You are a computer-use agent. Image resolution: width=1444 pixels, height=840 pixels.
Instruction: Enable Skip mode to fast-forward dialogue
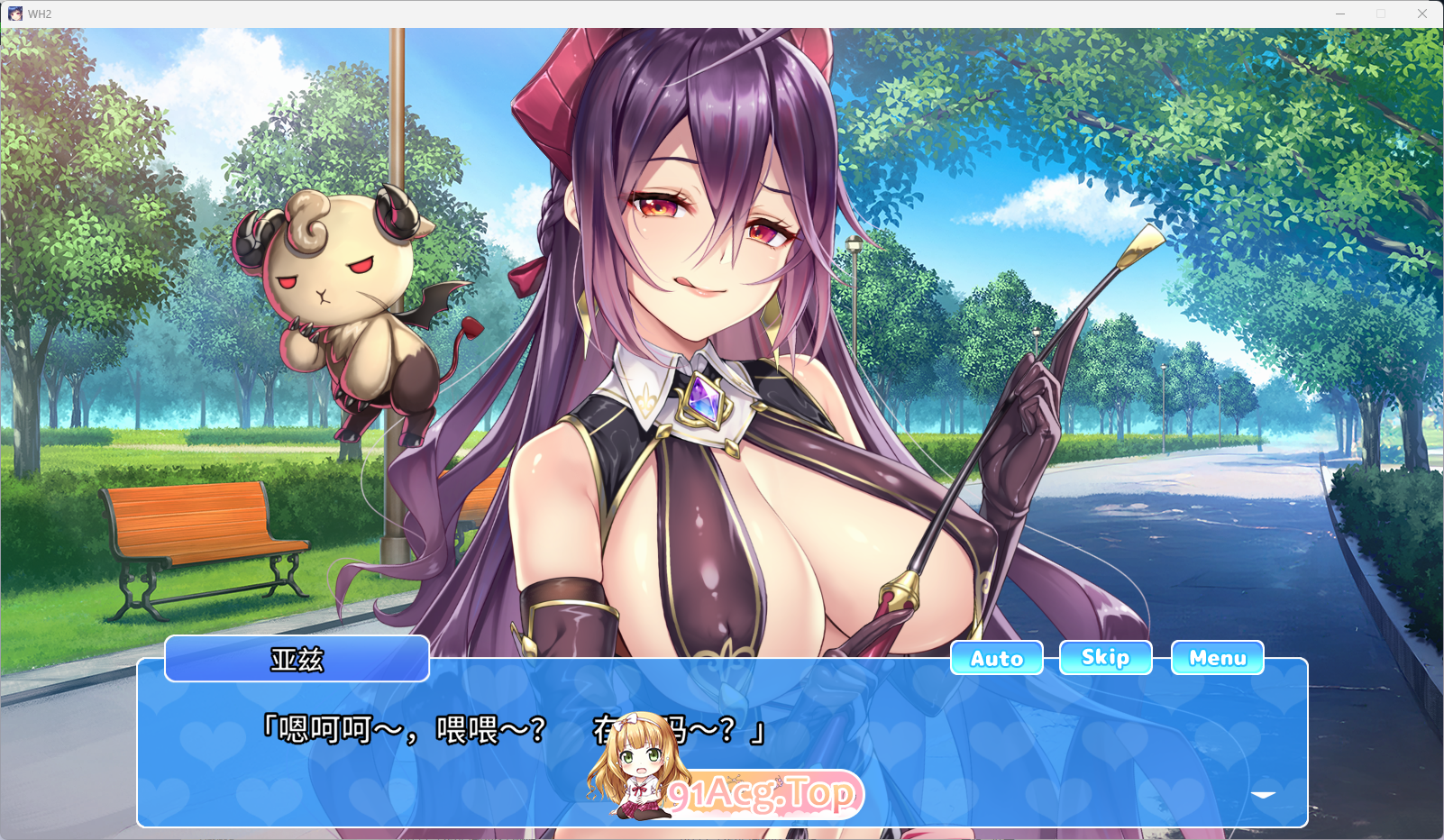point(1105,657)
